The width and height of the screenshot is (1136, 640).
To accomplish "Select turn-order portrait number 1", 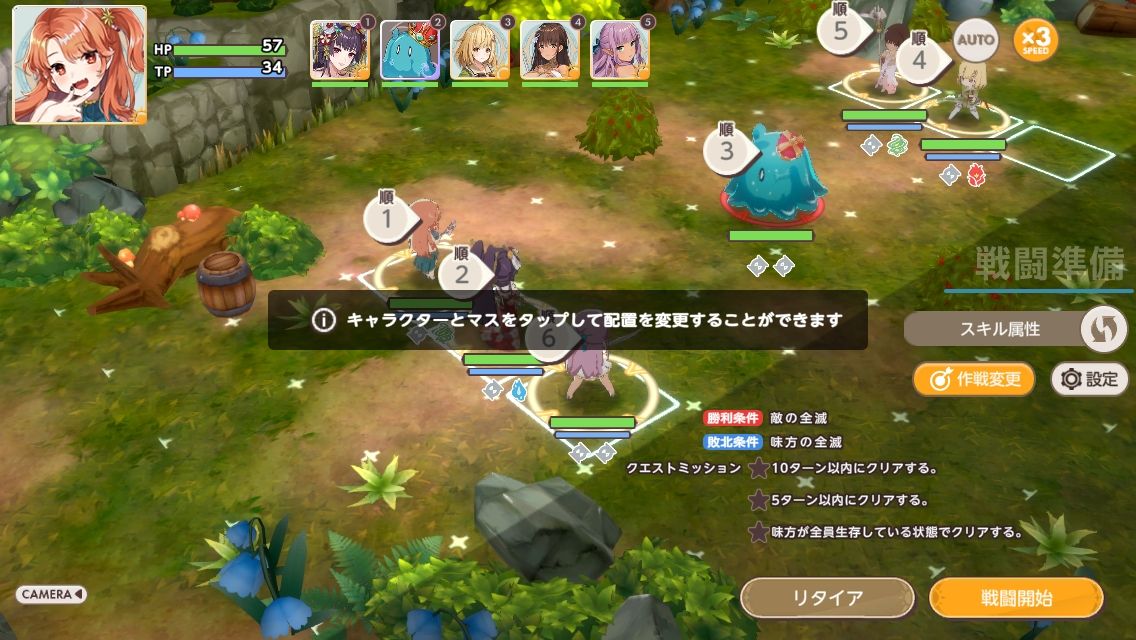I will (340, 50).
